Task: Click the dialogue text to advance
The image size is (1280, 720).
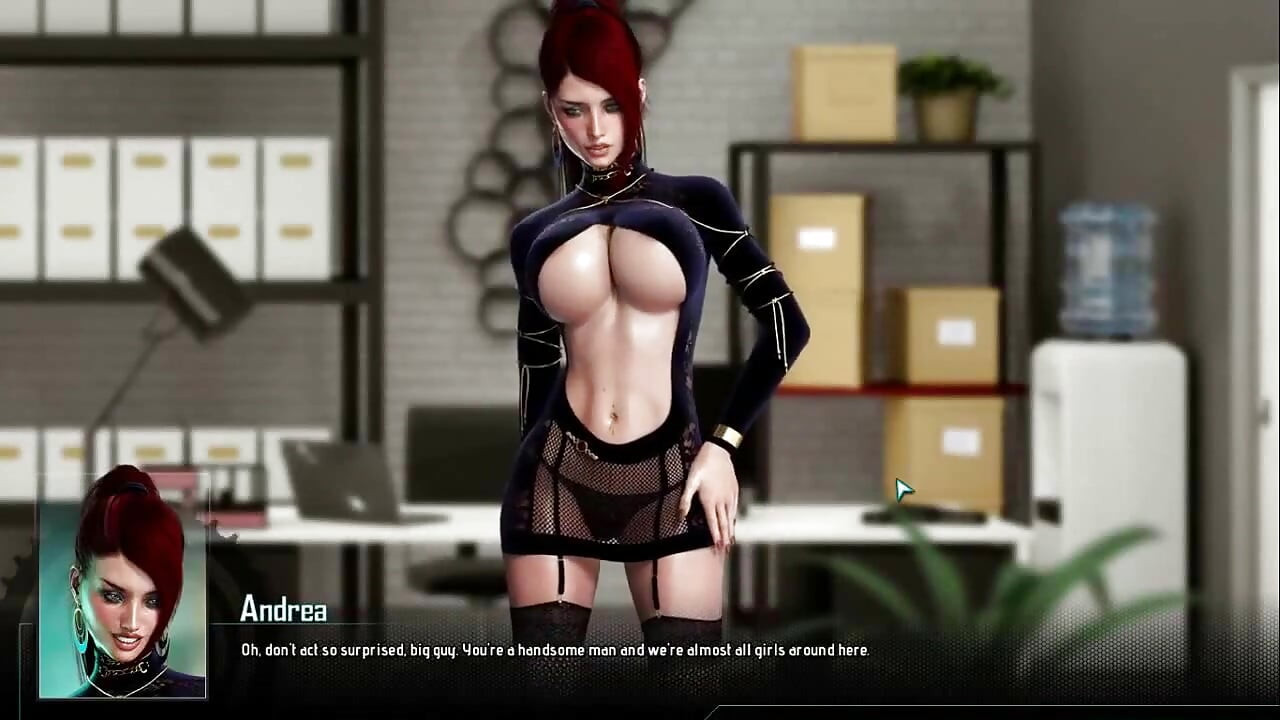Action: click(x=556, y=649)
